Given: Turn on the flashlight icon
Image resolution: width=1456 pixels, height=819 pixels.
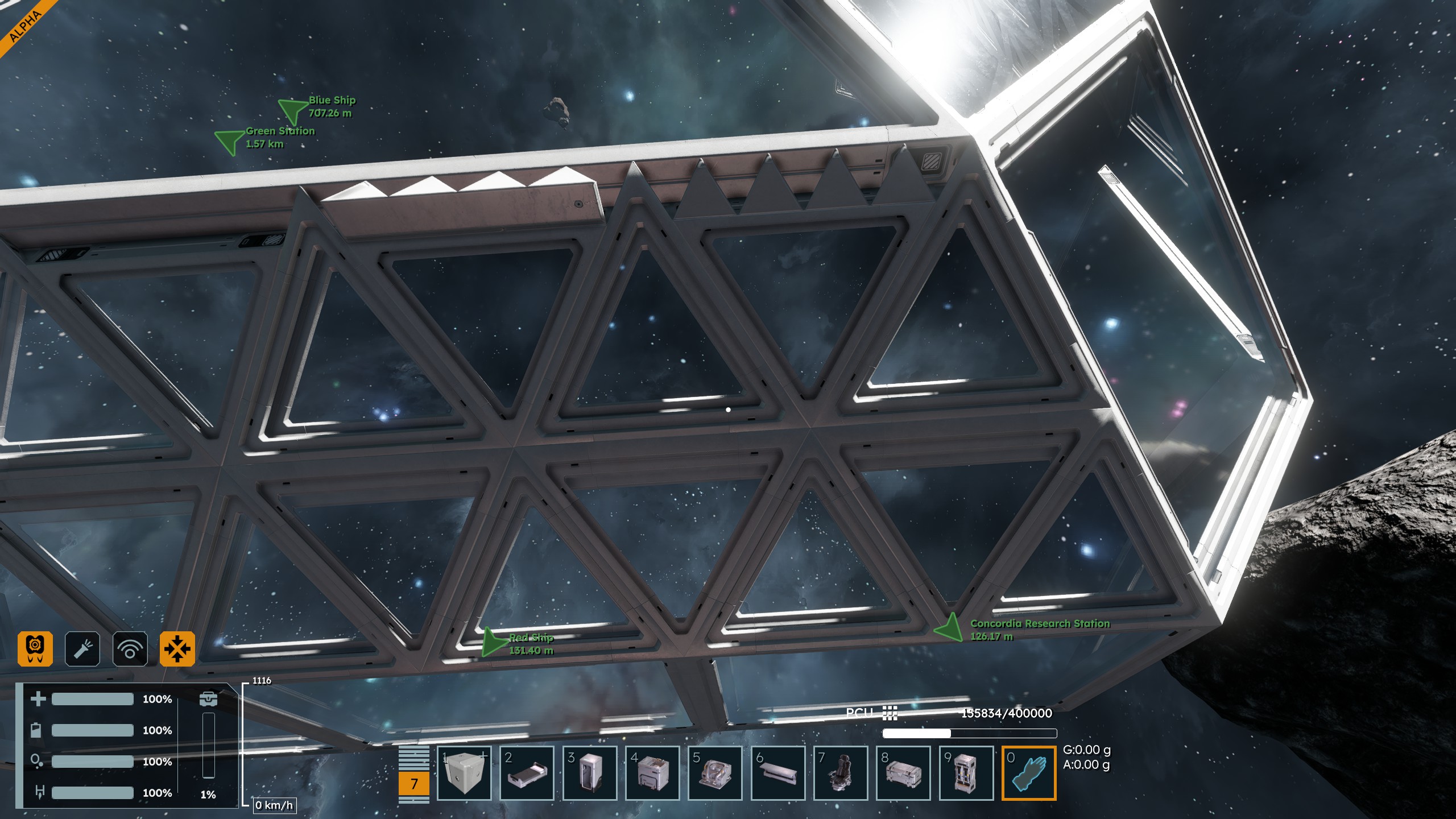Looking at the screenshot, I should tap(82, 648).
